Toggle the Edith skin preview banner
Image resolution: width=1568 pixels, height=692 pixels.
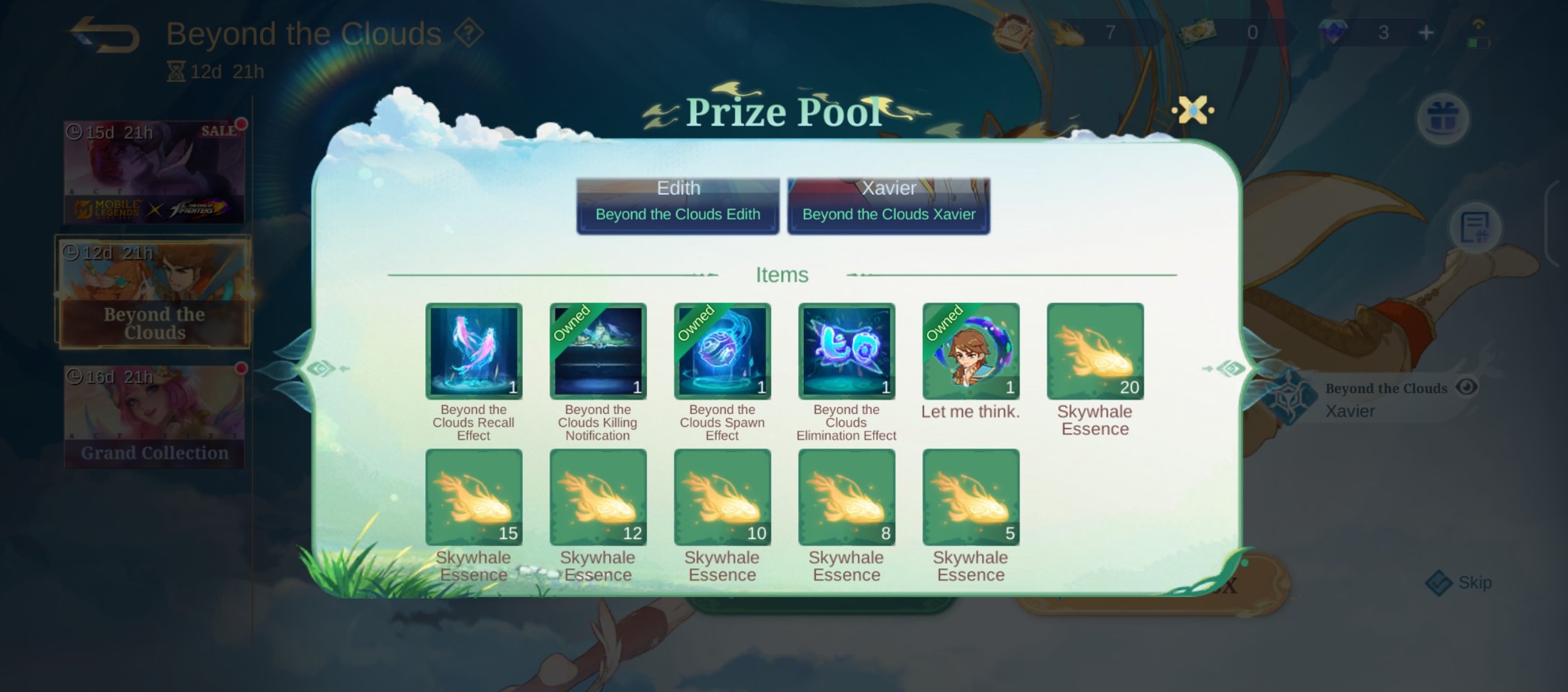(x=677, y=202)
